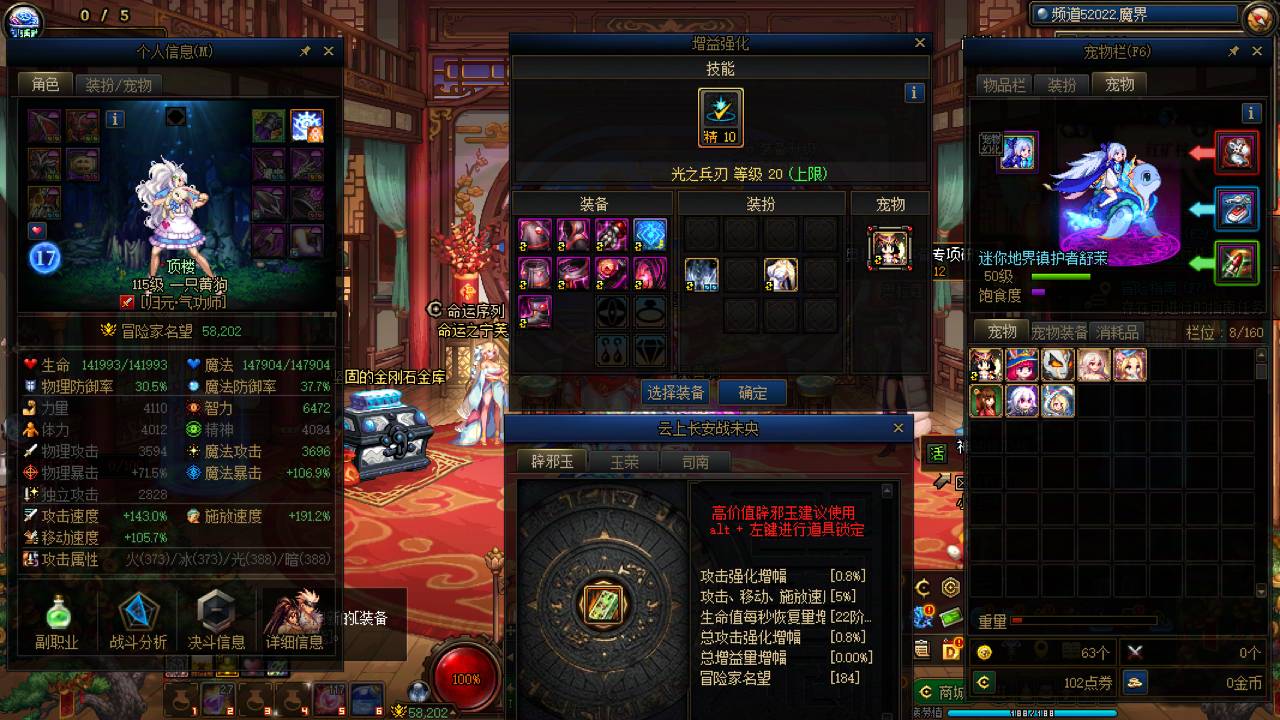Toggle the pin on 宠物栏 window
This screenshot has height=720, width=1280.
[x=1235, y=51]
